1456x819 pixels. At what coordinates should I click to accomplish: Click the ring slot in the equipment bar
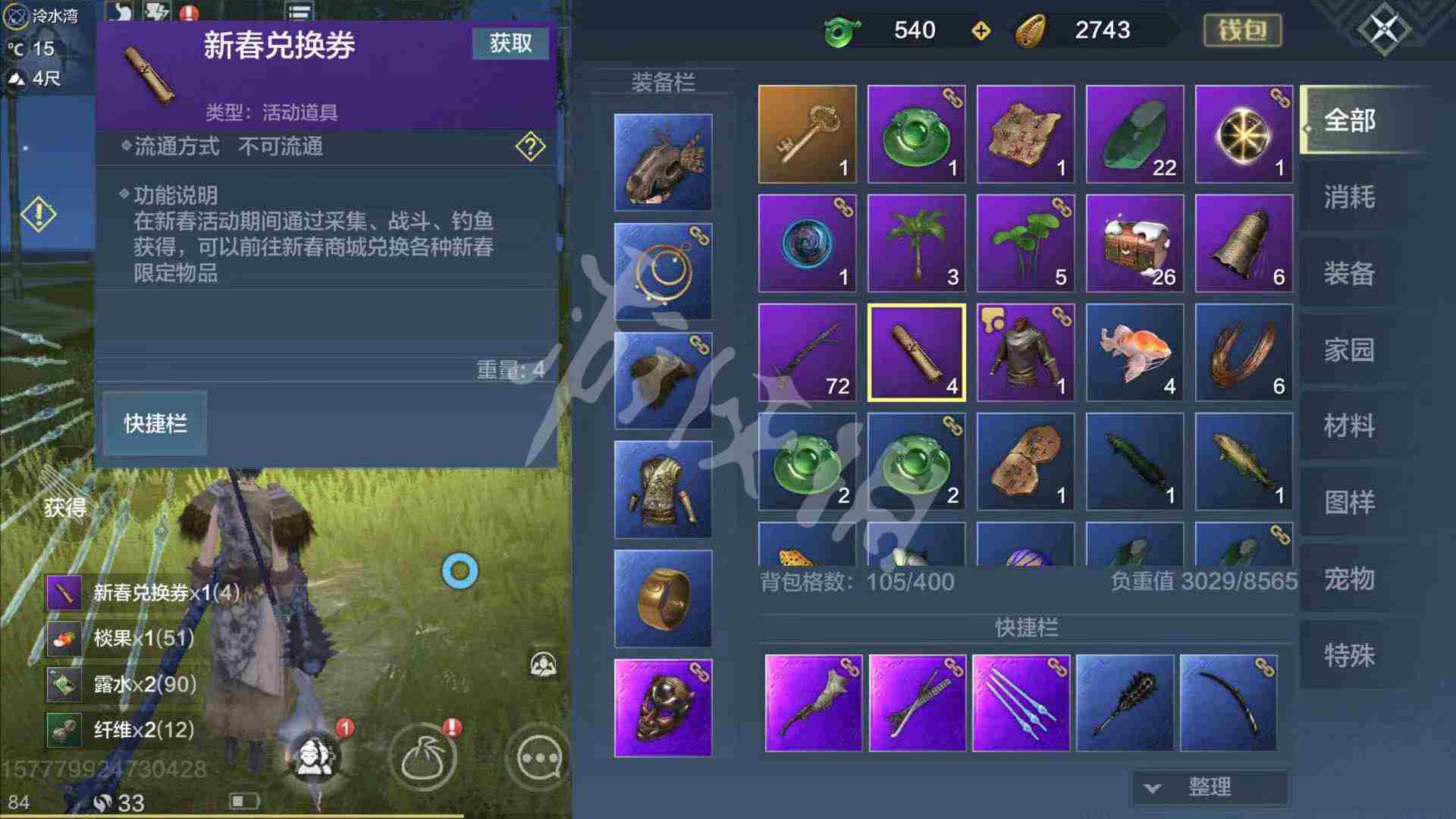click(664, 599)
